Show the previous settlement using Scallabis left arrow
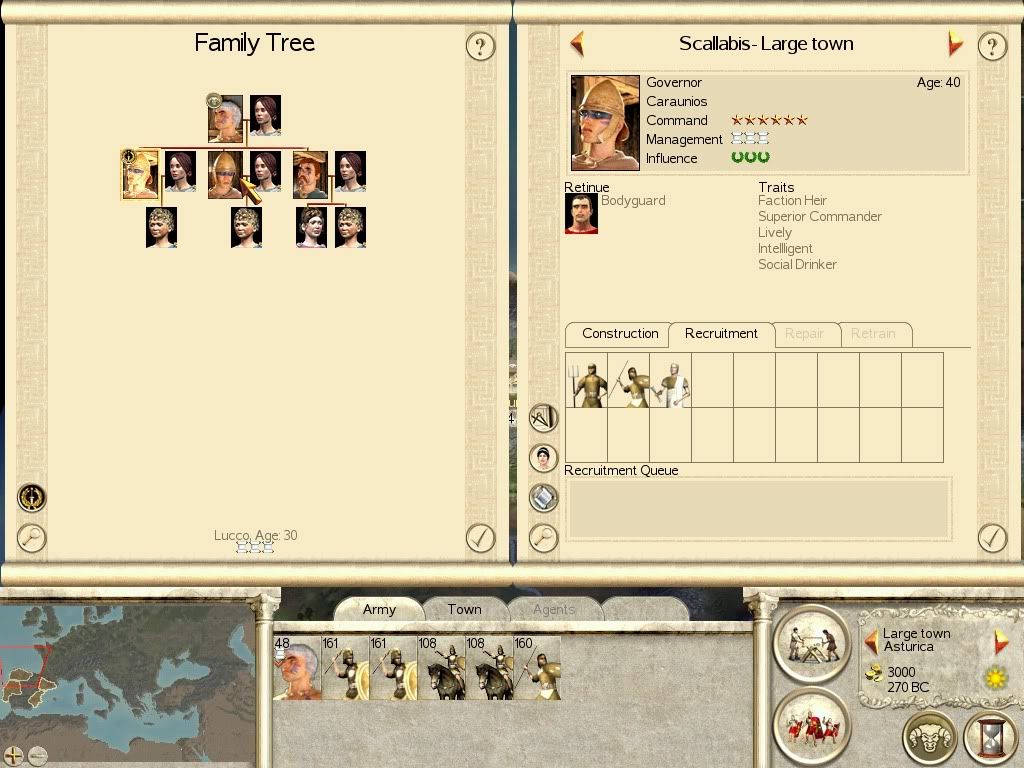 click(577, 44)
